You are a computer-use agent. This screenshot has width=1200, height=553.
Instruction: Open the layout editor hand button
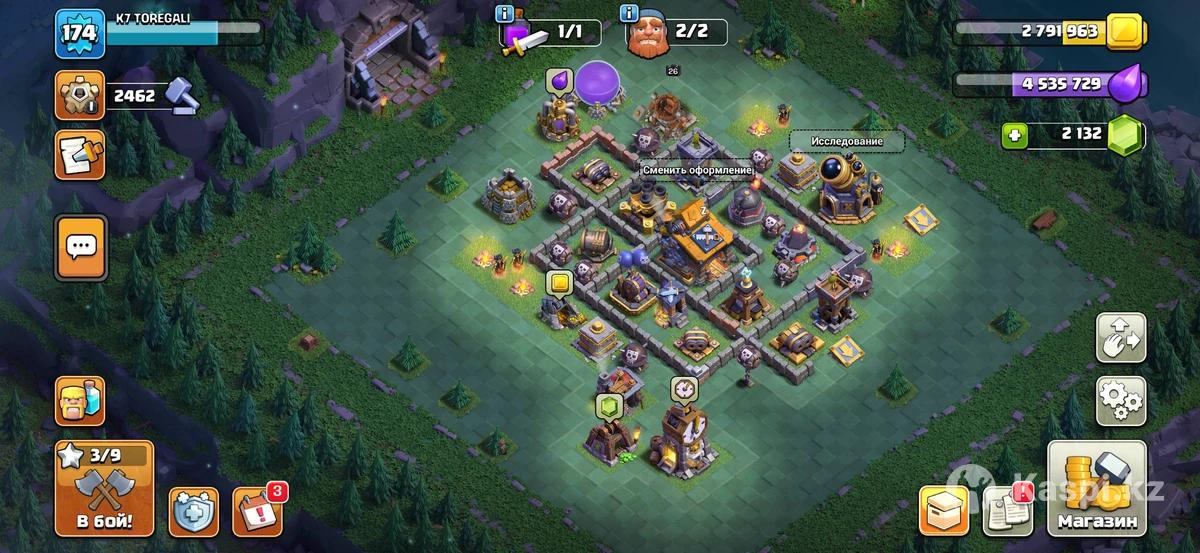(1121, 338)
